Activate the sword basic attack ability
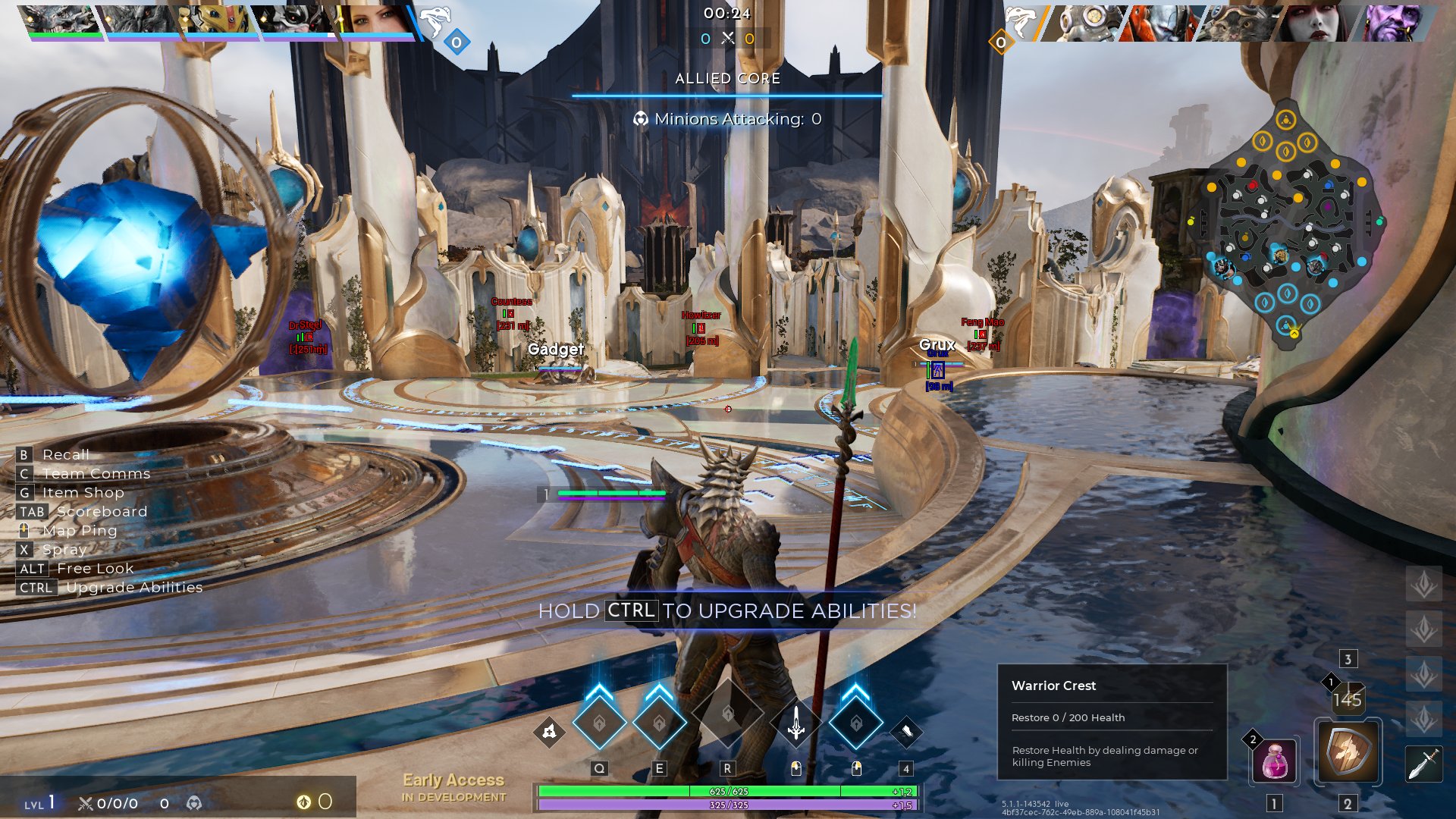Viewport: 1456px width, 819px height. coord(795,723)
